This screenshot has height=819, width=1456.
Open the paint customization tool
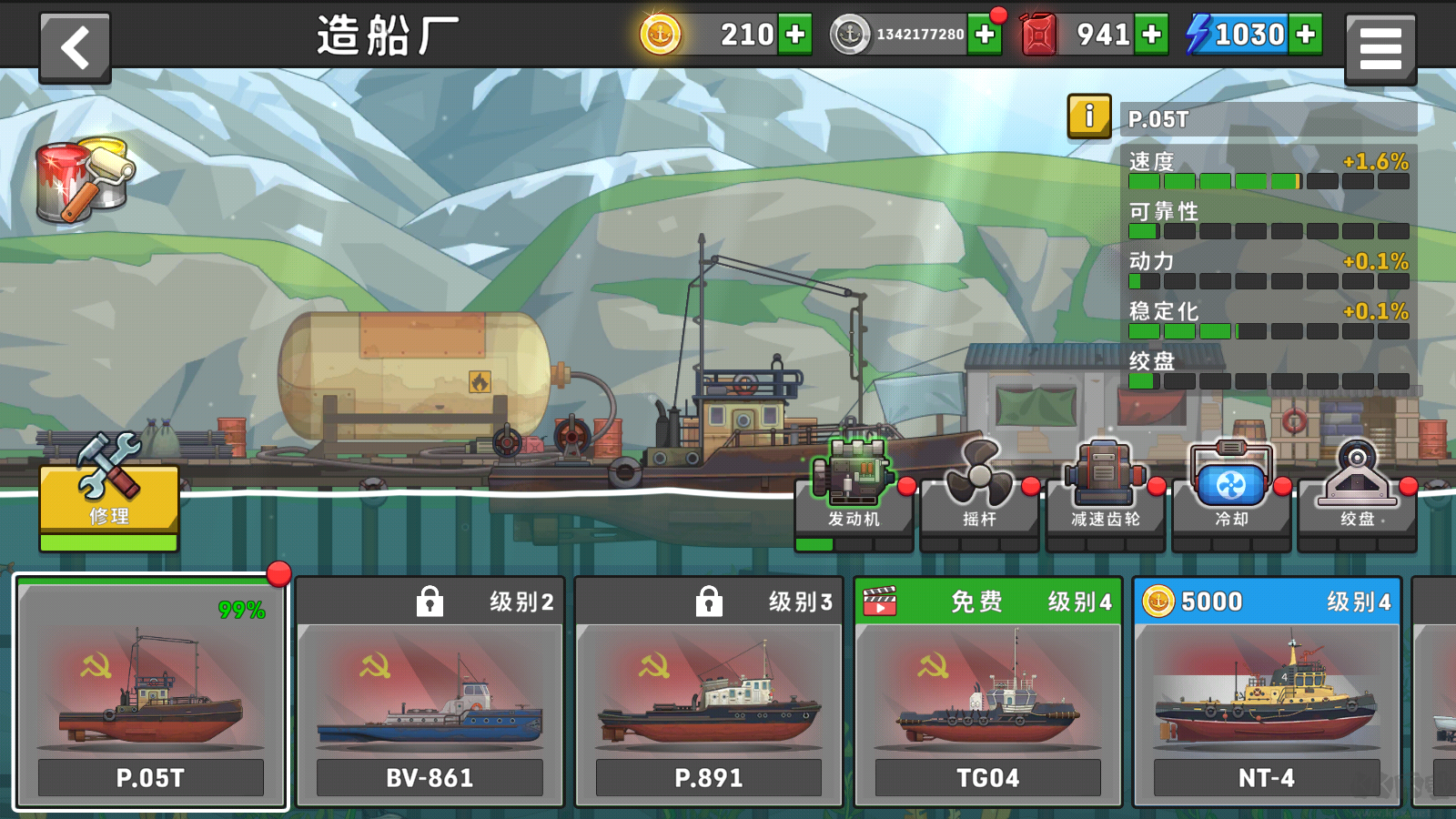click(x=77, y=177)
